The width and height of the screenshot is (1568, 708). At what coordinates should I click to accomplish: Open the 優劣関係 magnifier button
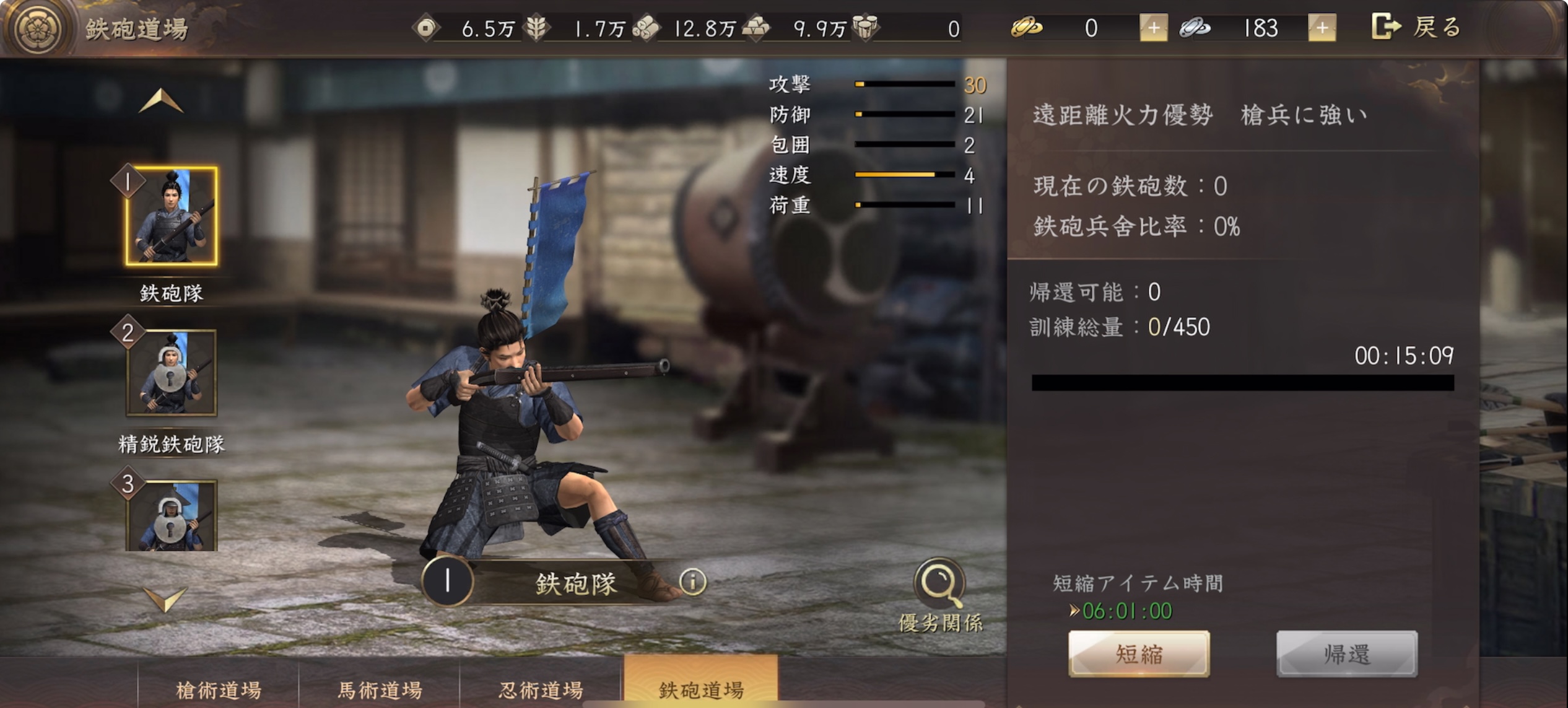click(939, 583)
